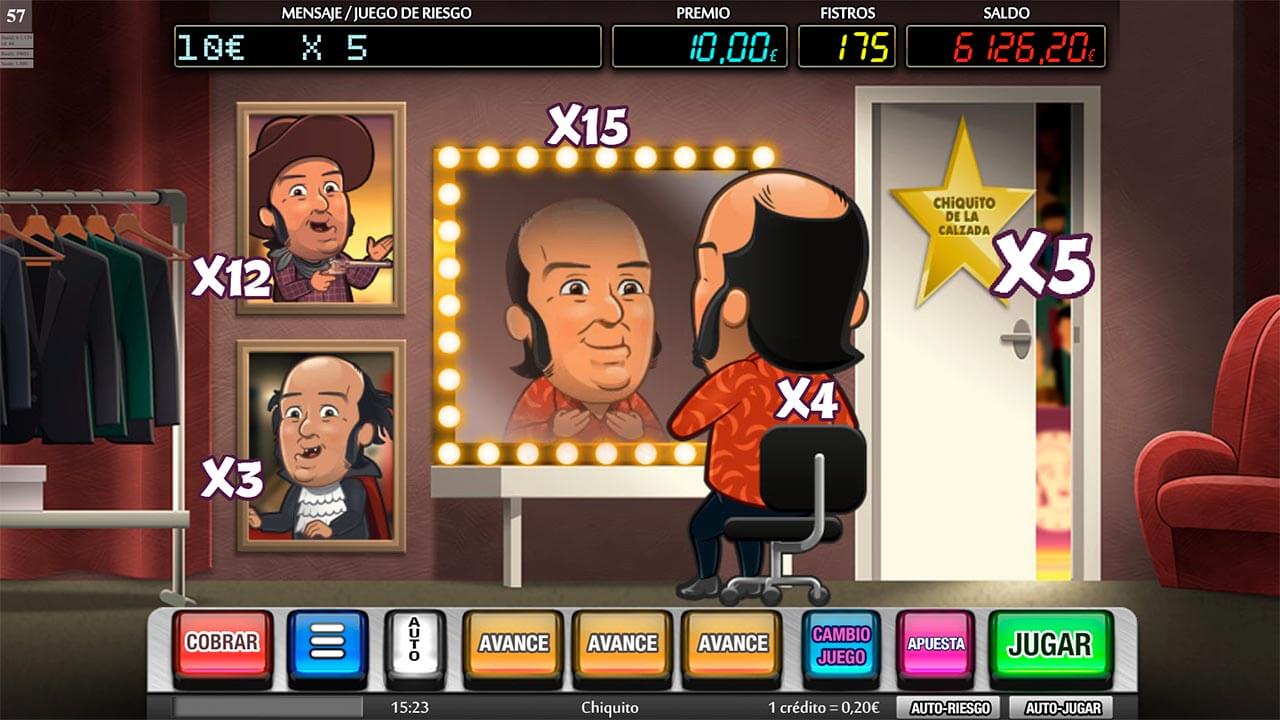1280x720 pixels.
Task: Open the blue menu button
Action: (x=327, y=643)
